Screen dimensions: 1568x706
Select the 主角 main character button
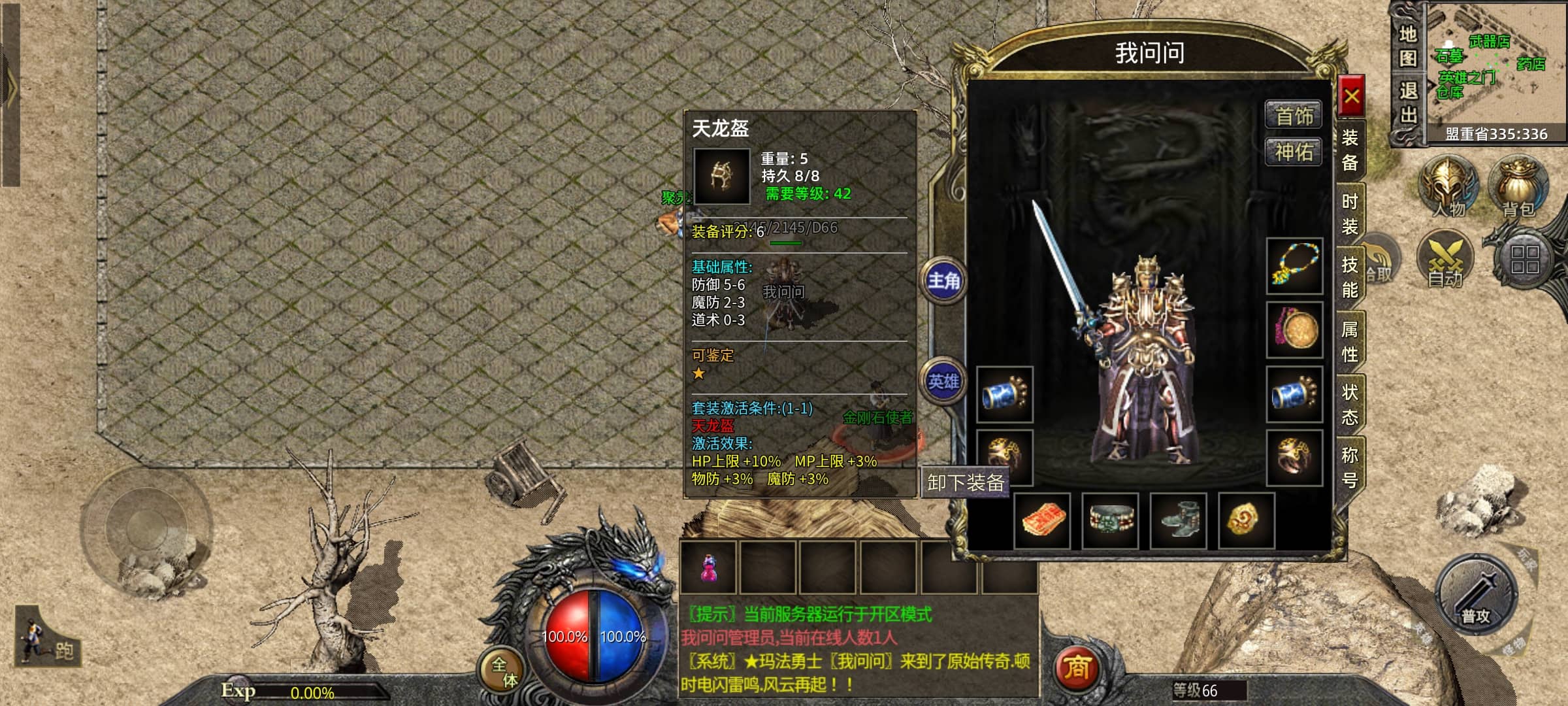(944, 281)
